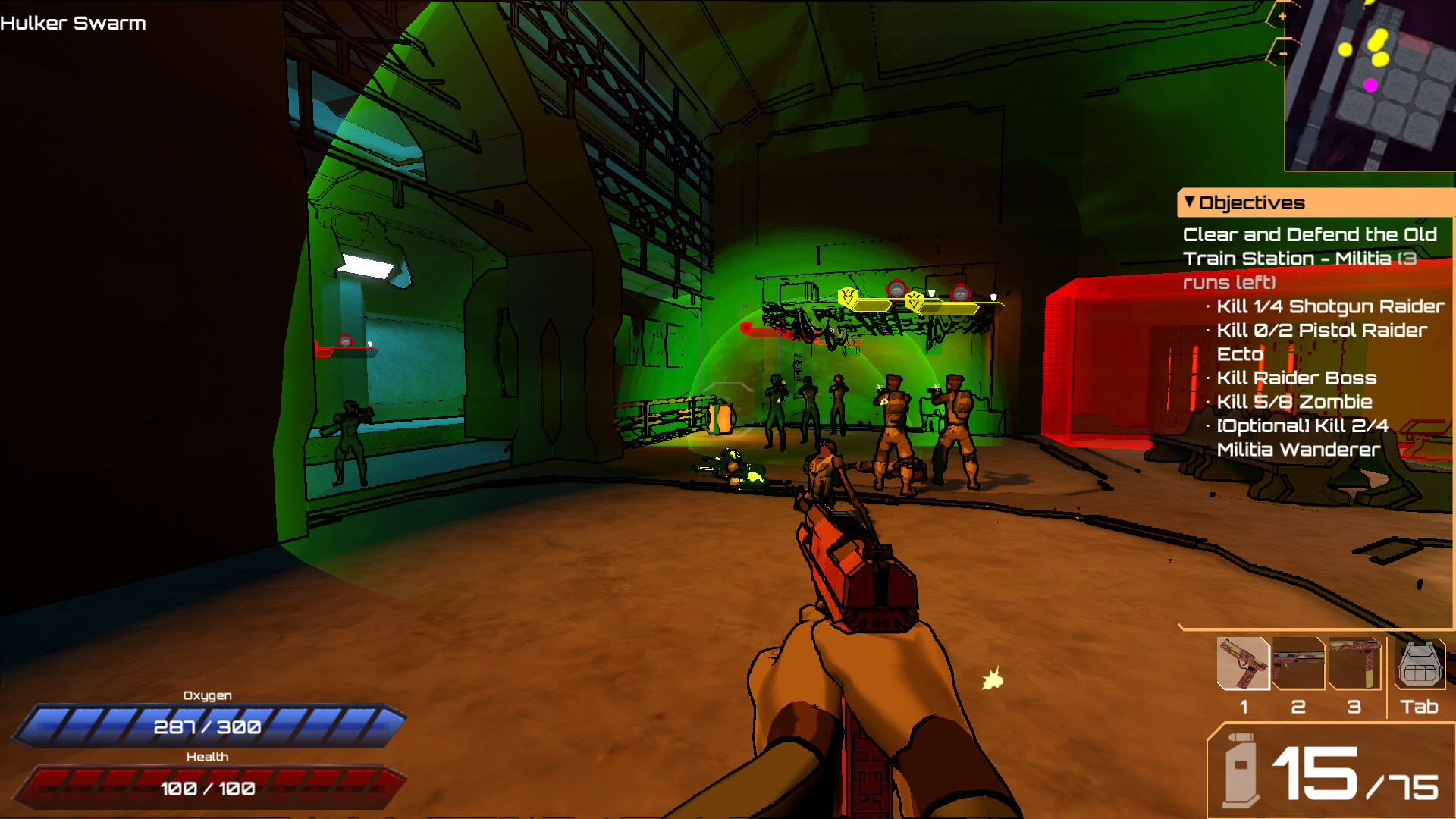1456x819 pixels.
Task: Click the minimap in the corner
Action: [x=1370, y=85]
